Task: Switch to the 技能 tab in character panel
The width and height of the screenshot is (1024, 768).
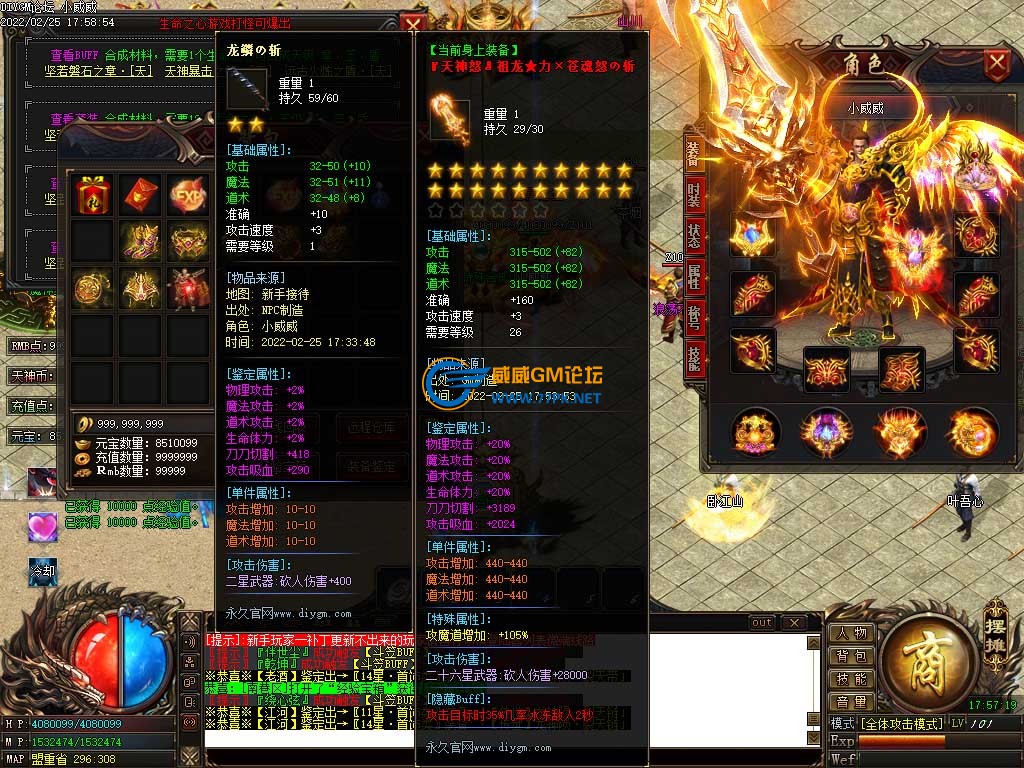Action: tap(693, 357)
